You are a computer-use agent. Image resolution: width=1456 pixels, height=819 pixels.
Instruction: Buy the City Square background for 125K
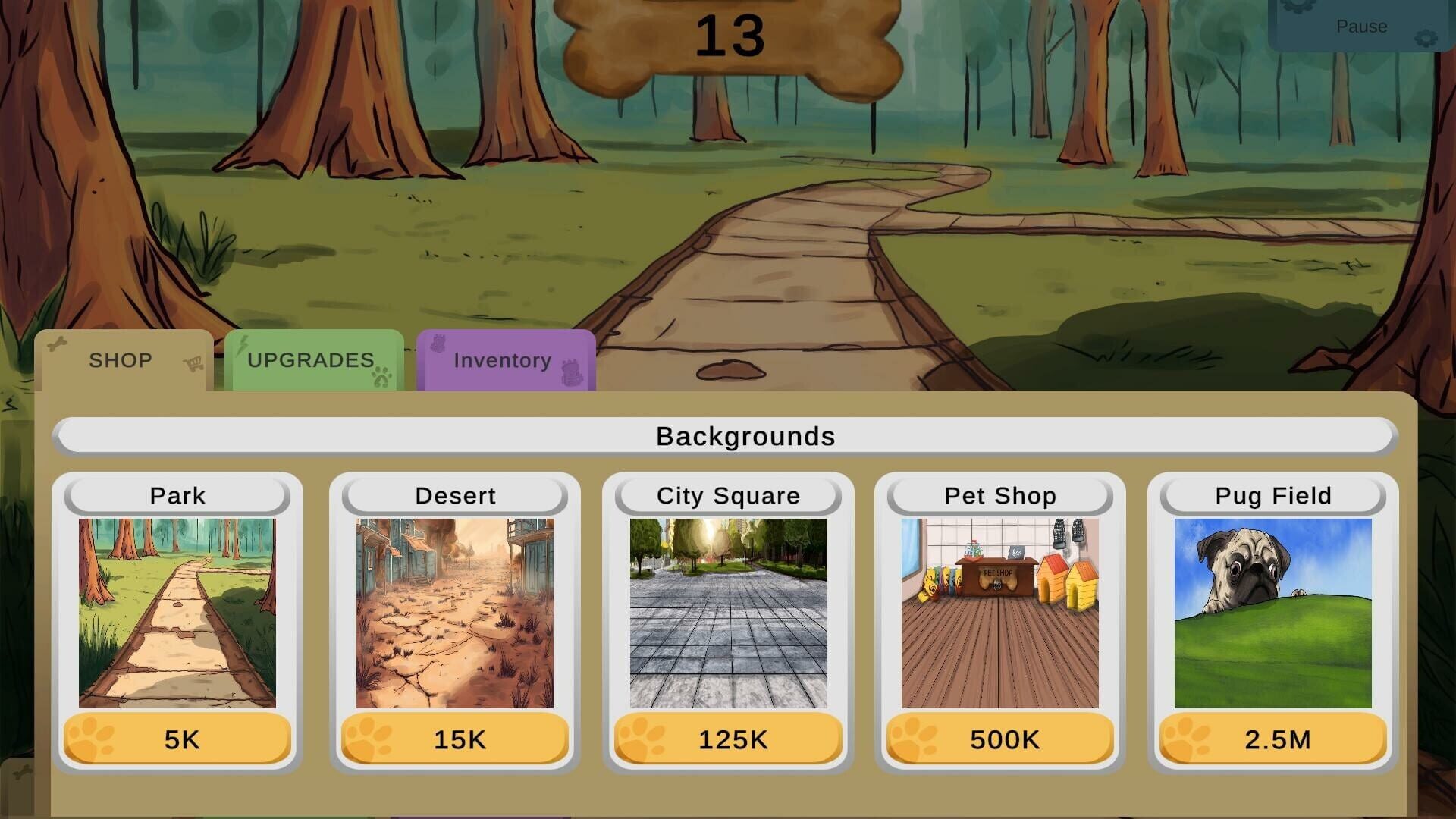pyautogui.click(x=729, y=737)
